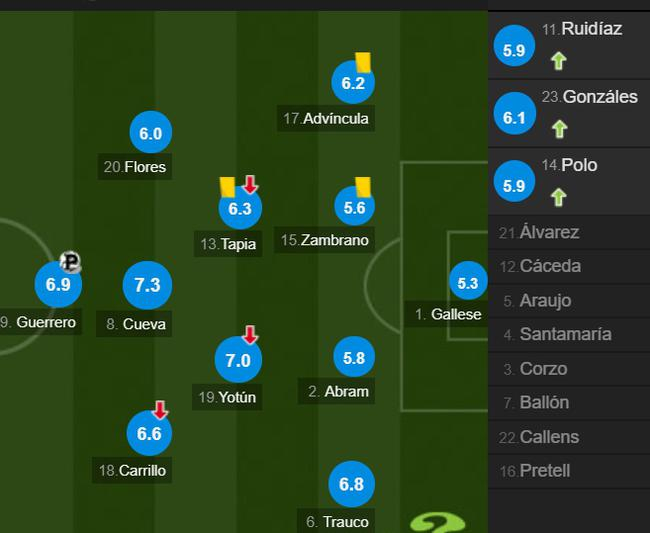Screen dimensions: 650x533
Task: Choose Carrillo's 6.6 rating circle
Action: (x=149, y=433)
